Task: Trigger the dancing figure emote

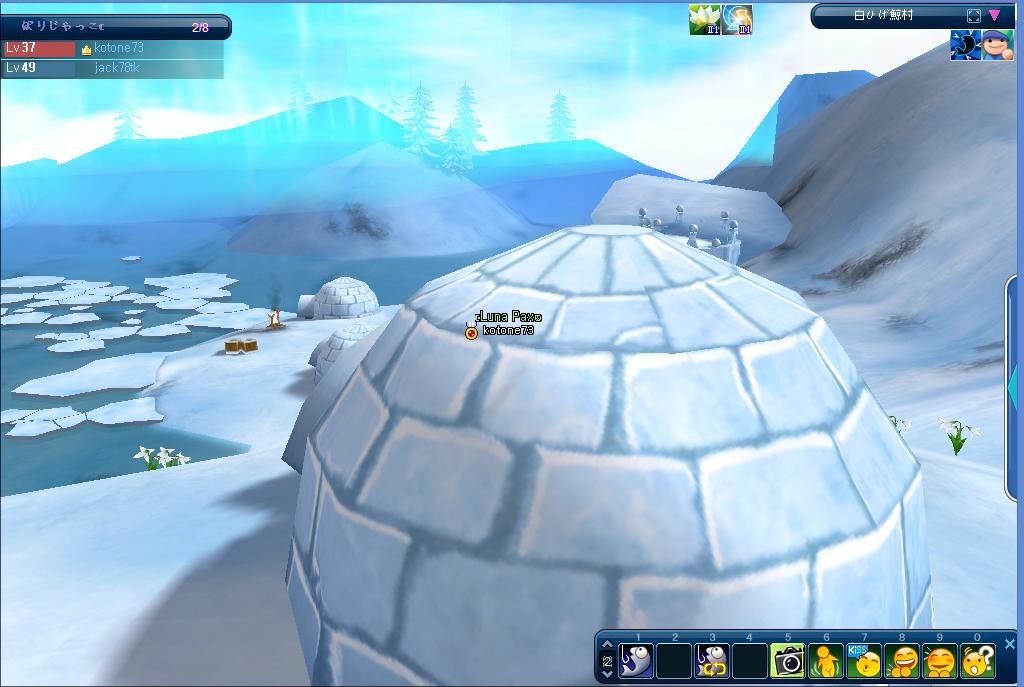Action: [826, 661]
